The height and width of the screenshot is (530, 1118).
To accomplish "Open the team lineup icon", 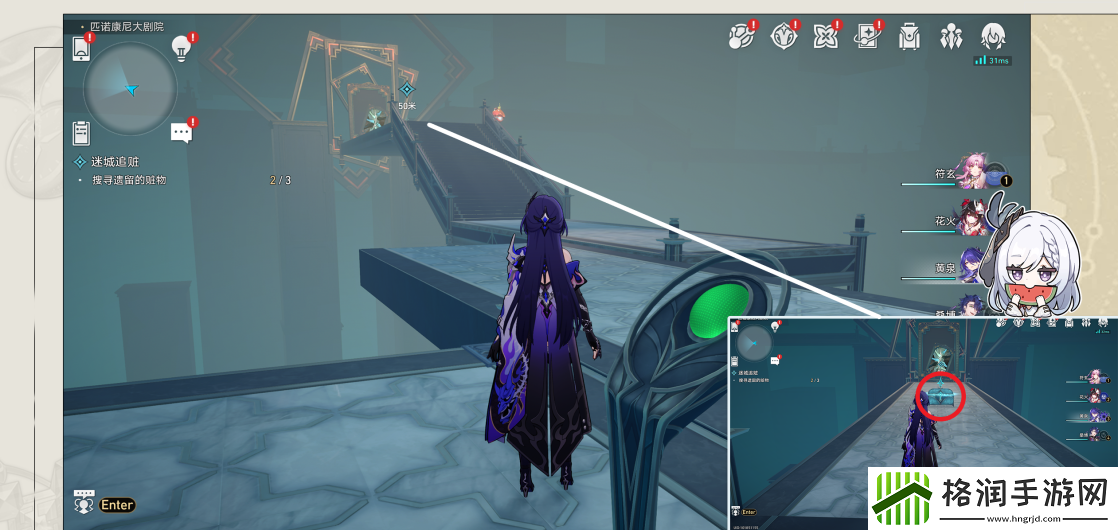I will pos(950,37).
